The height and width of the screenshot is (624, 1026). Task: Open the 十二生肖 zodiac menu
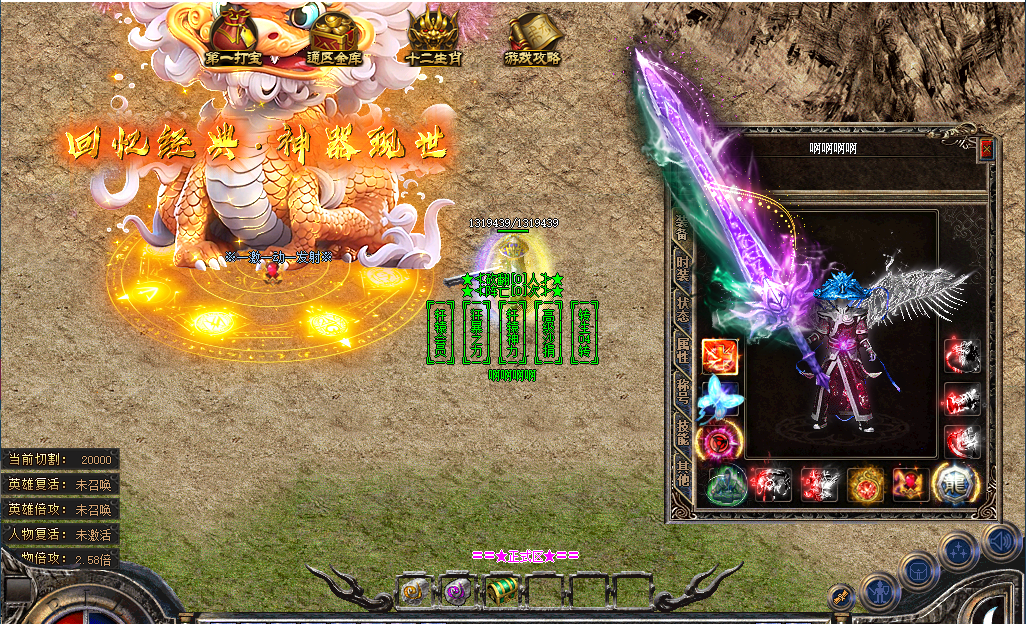[434, 36]
